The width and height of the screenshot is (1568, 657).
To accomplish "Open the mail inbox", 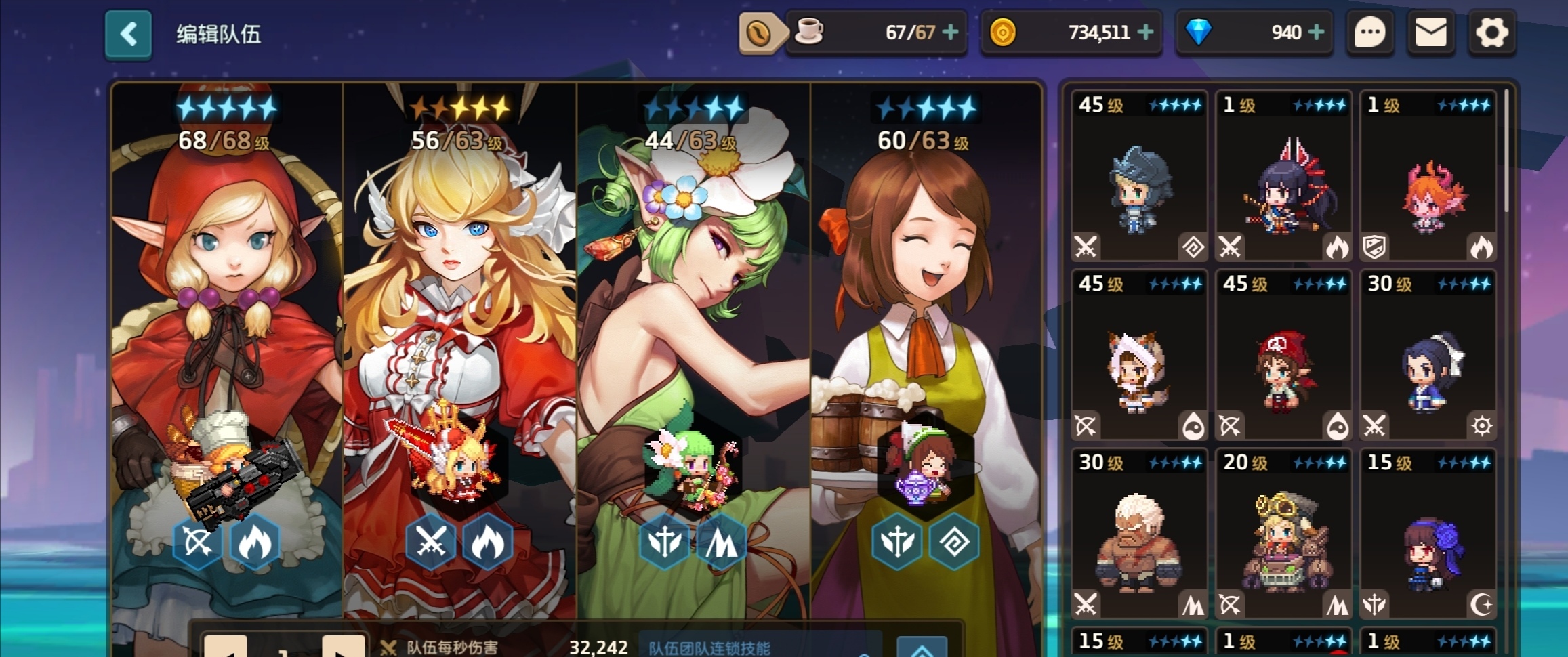I will coord(1430,32).
